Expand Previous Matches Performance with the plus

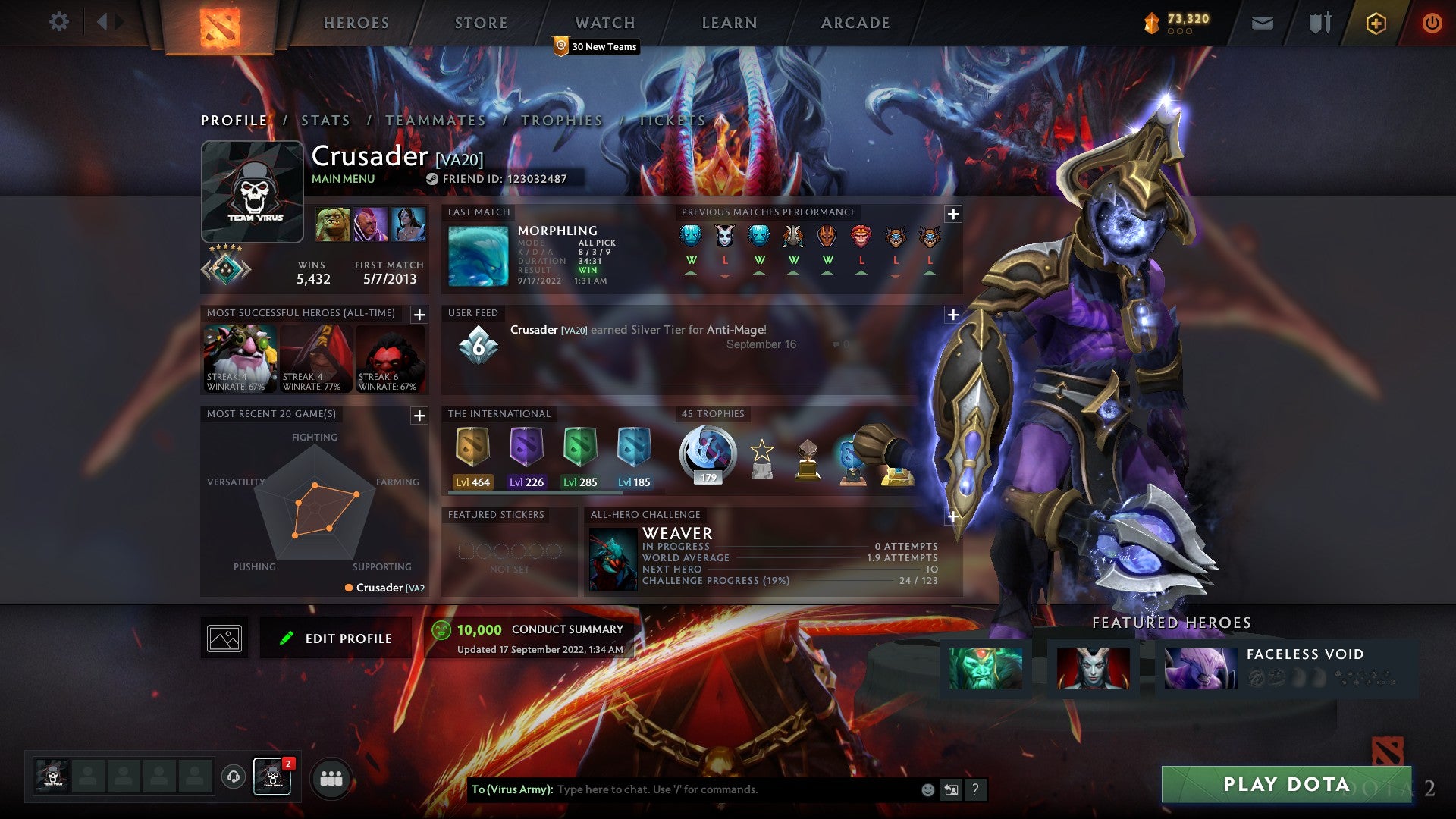point(952,215)
